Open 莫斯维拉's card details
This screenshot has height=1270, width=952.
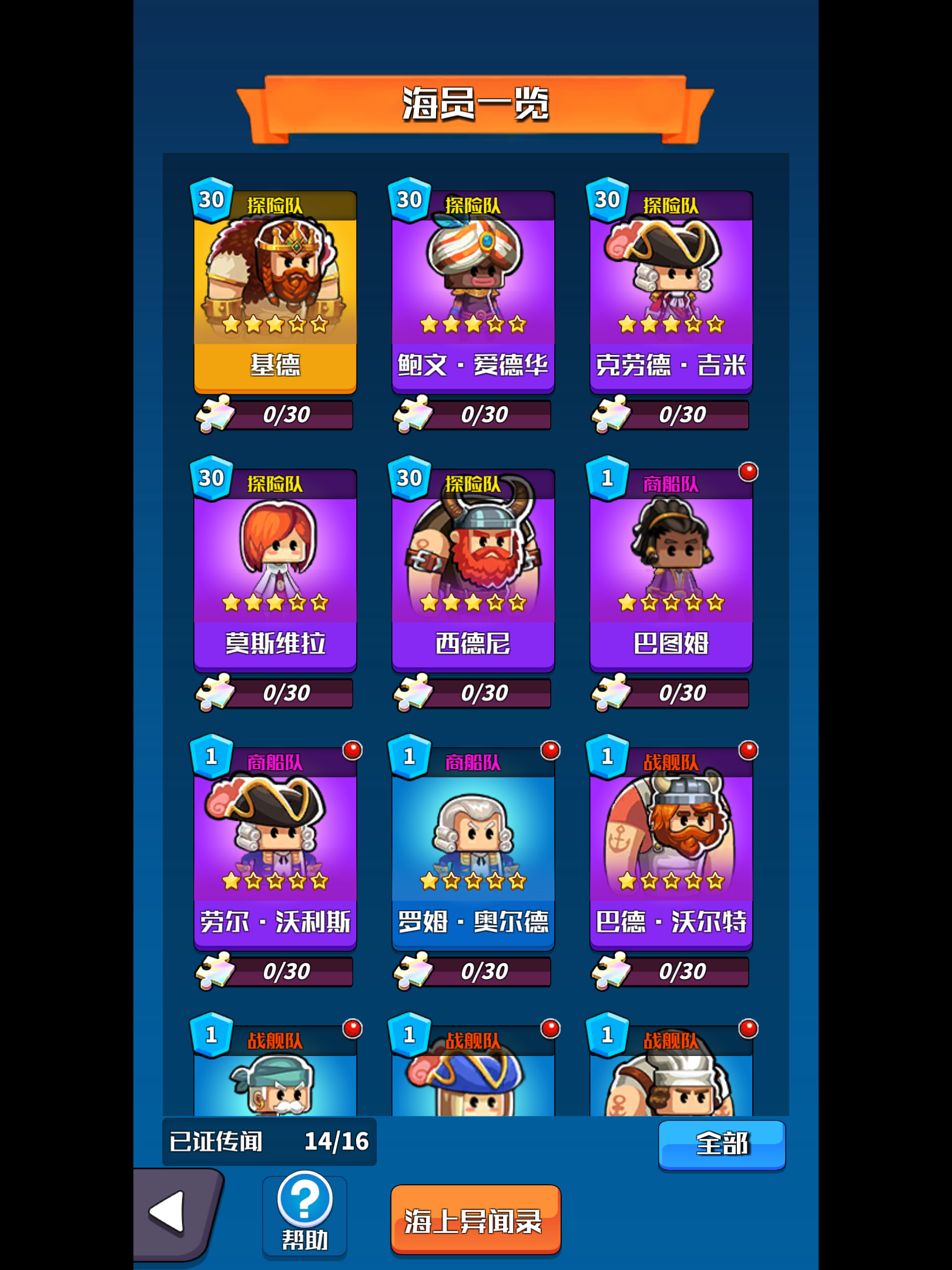tap(275, 562)
